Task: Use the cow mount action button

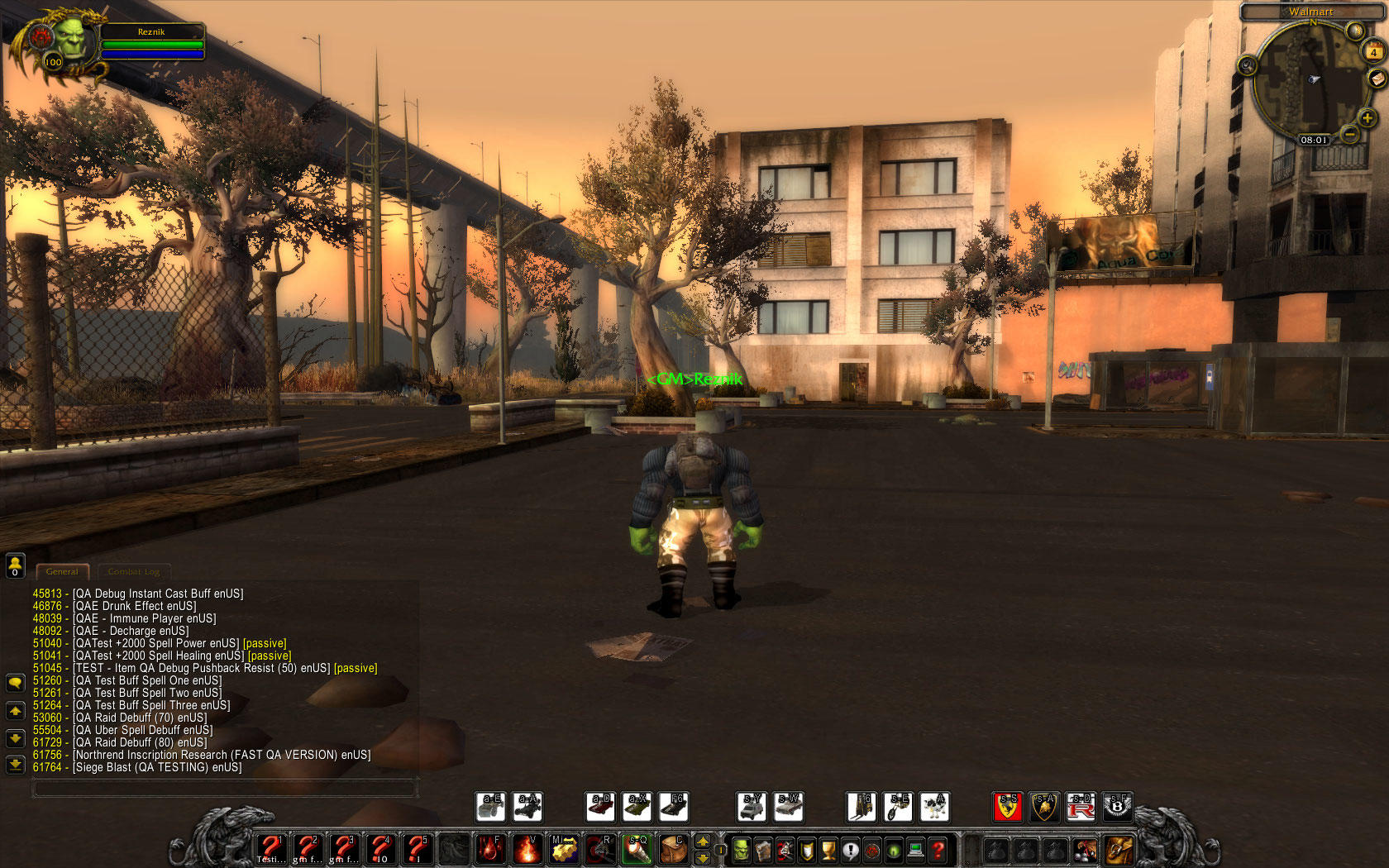Action: click(934, 807)
